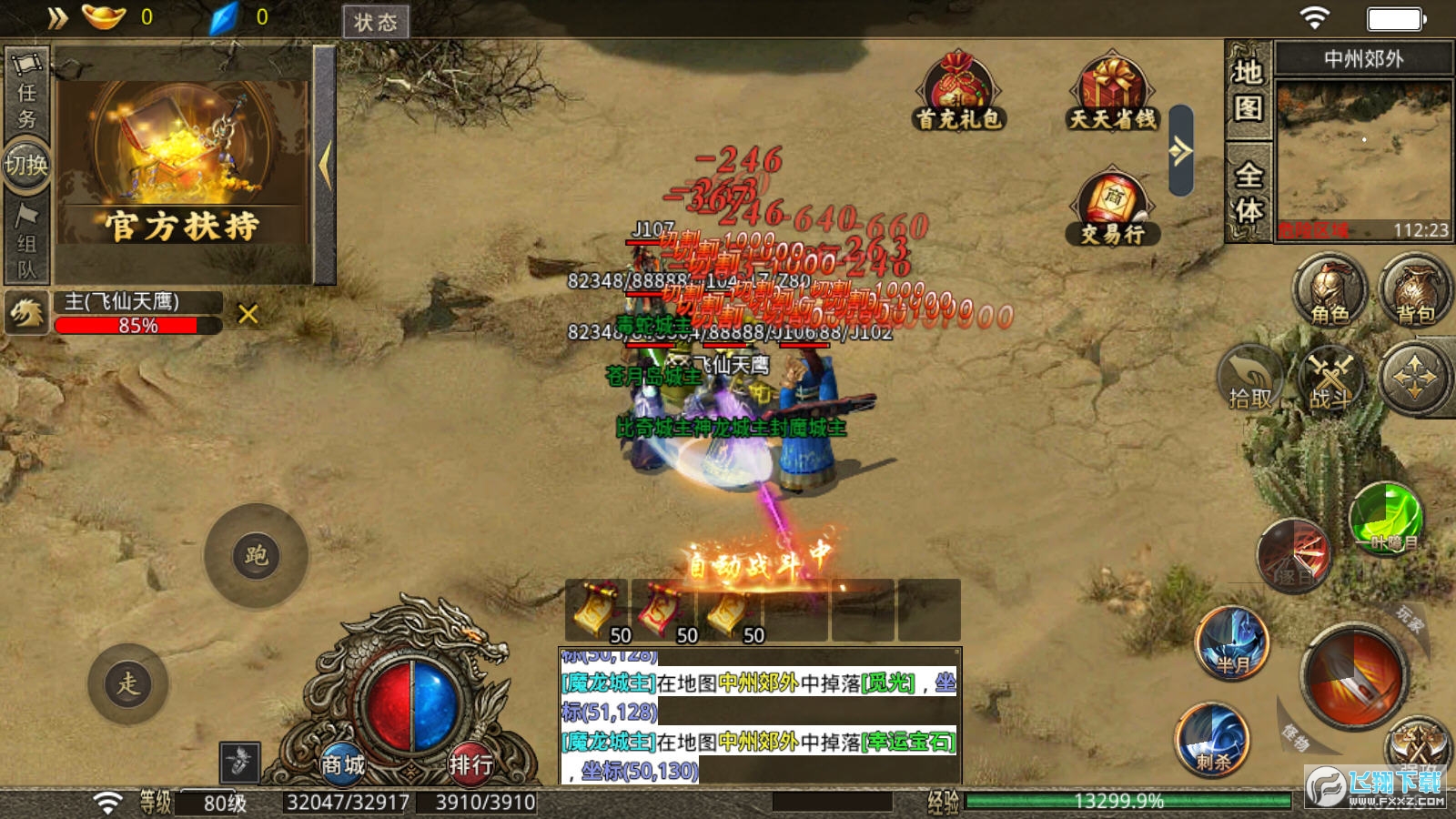Open the 背包 backpack inventory
This screenshot has height=819, width=1456.
1415,291
